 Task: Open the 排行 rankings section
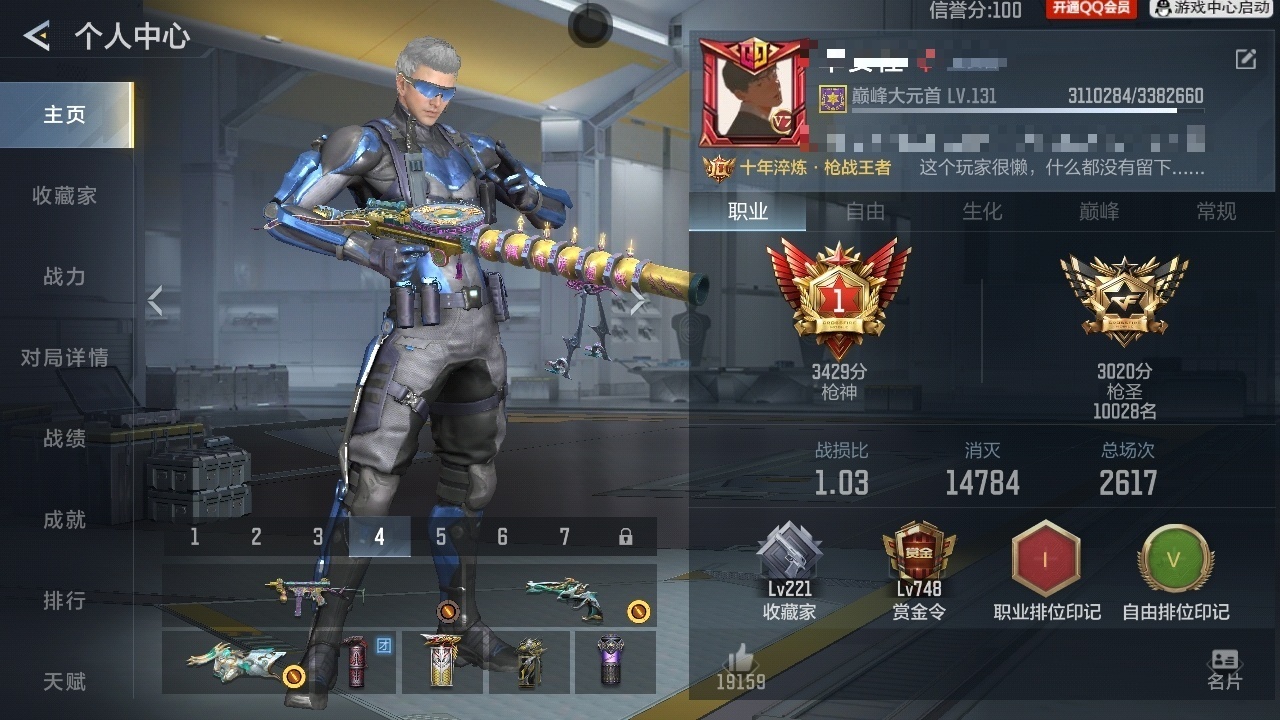65,601
